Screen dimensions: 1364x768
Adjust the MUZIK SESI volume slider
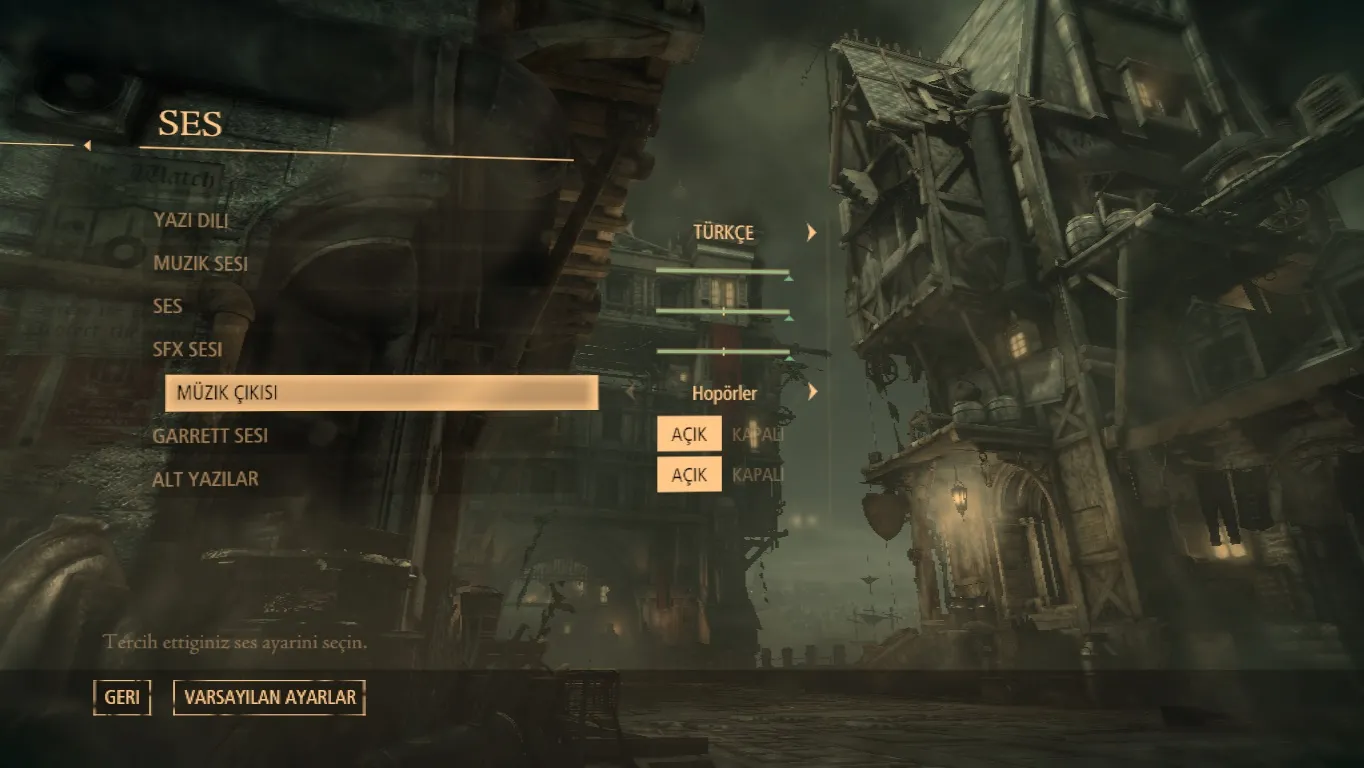(723, 272)
